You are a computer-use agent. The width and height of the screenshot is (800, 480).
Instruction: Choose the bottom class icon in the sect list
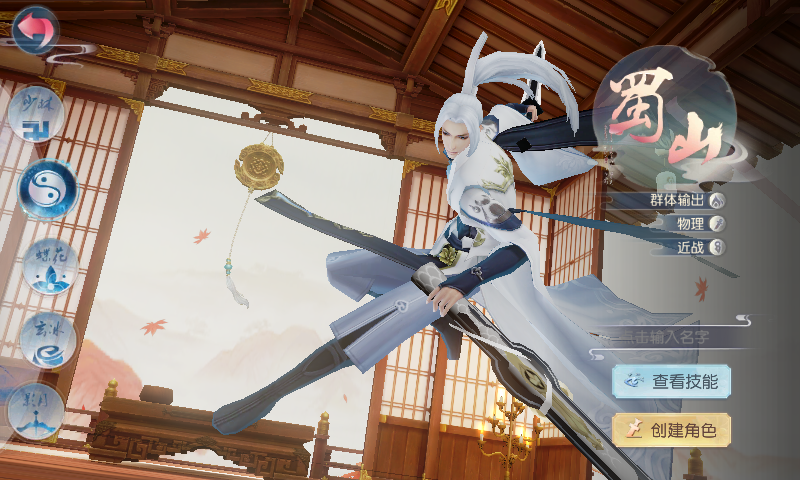click(x=36, y=410)
